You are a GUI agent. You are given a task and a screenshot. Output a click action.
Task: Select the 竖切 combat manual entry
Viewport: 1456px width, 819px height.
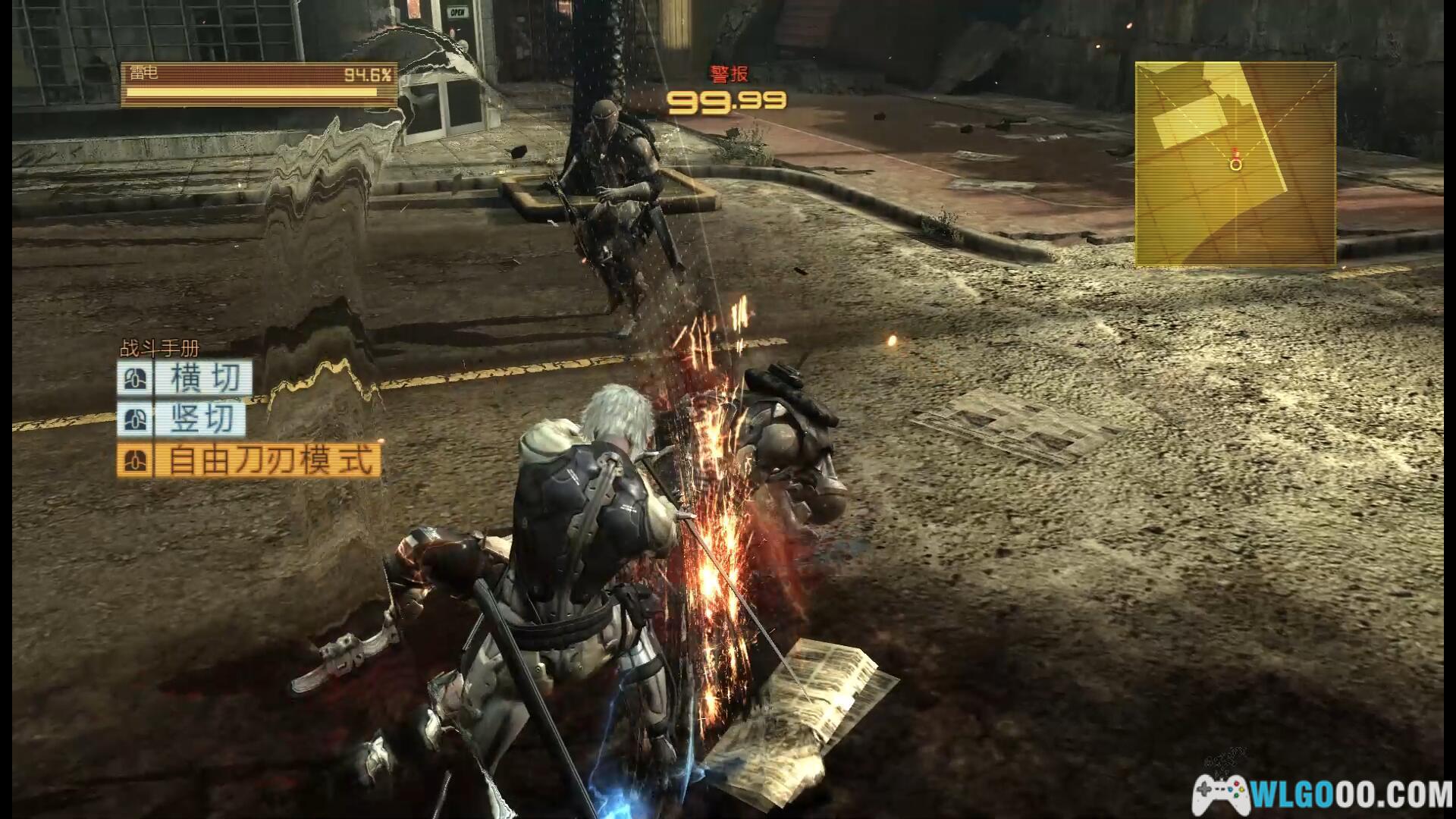click(182, 419)
